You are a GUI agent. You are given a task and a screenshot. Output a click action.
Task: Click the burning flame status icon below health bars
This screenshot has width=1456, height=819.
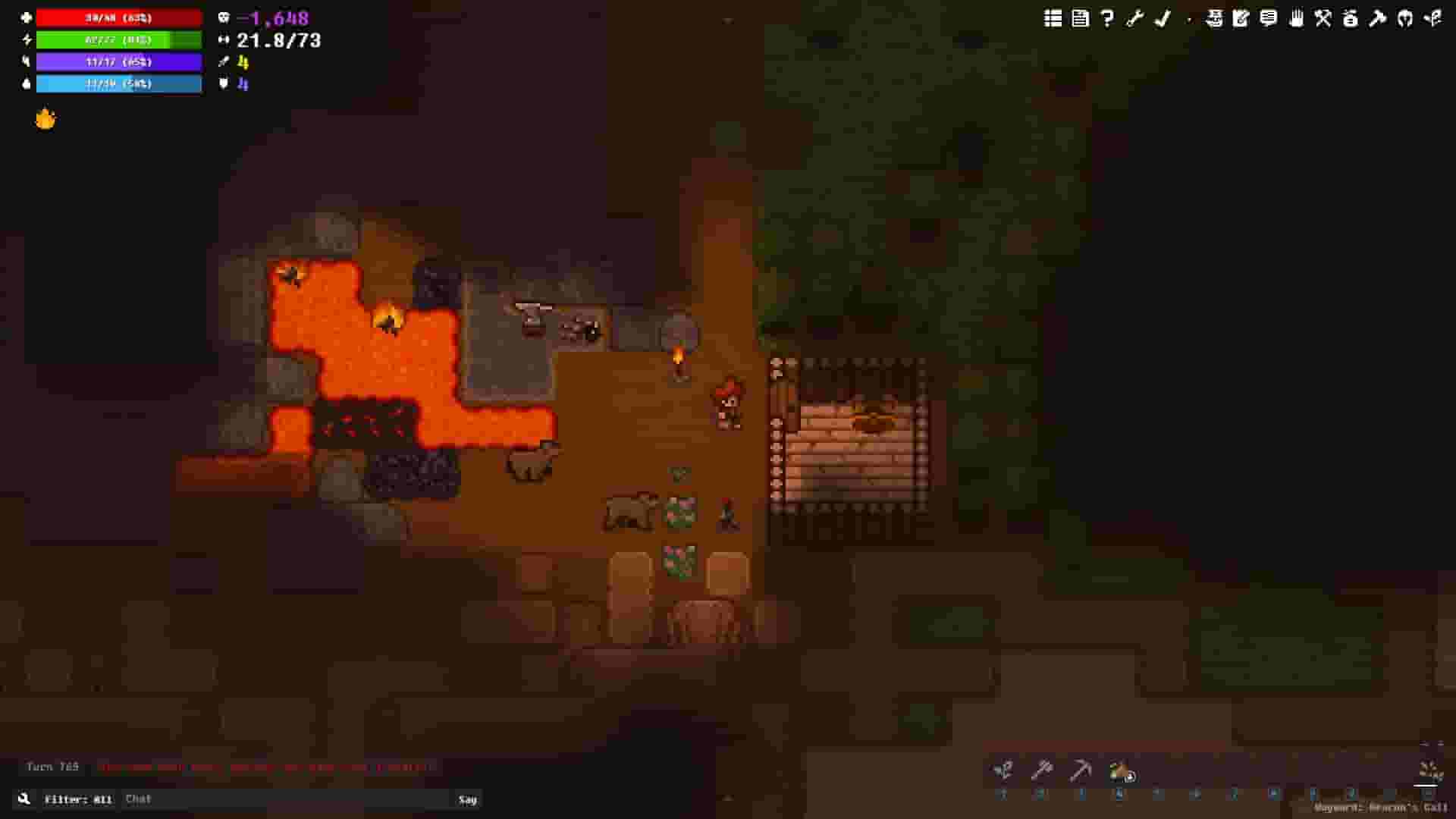point(44,118)
